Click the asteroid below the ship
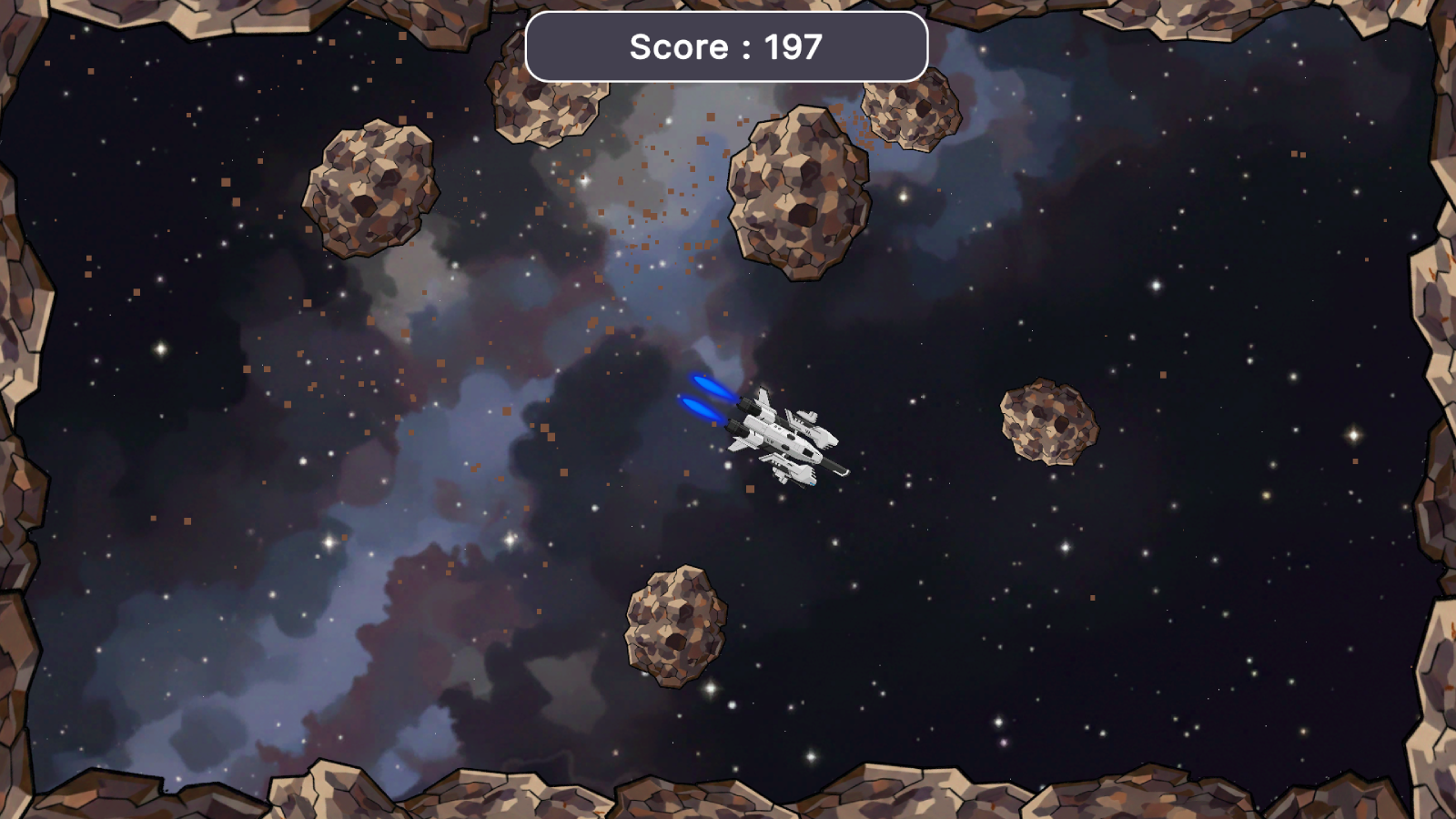1456x819 pixels. tap(673, 628)
